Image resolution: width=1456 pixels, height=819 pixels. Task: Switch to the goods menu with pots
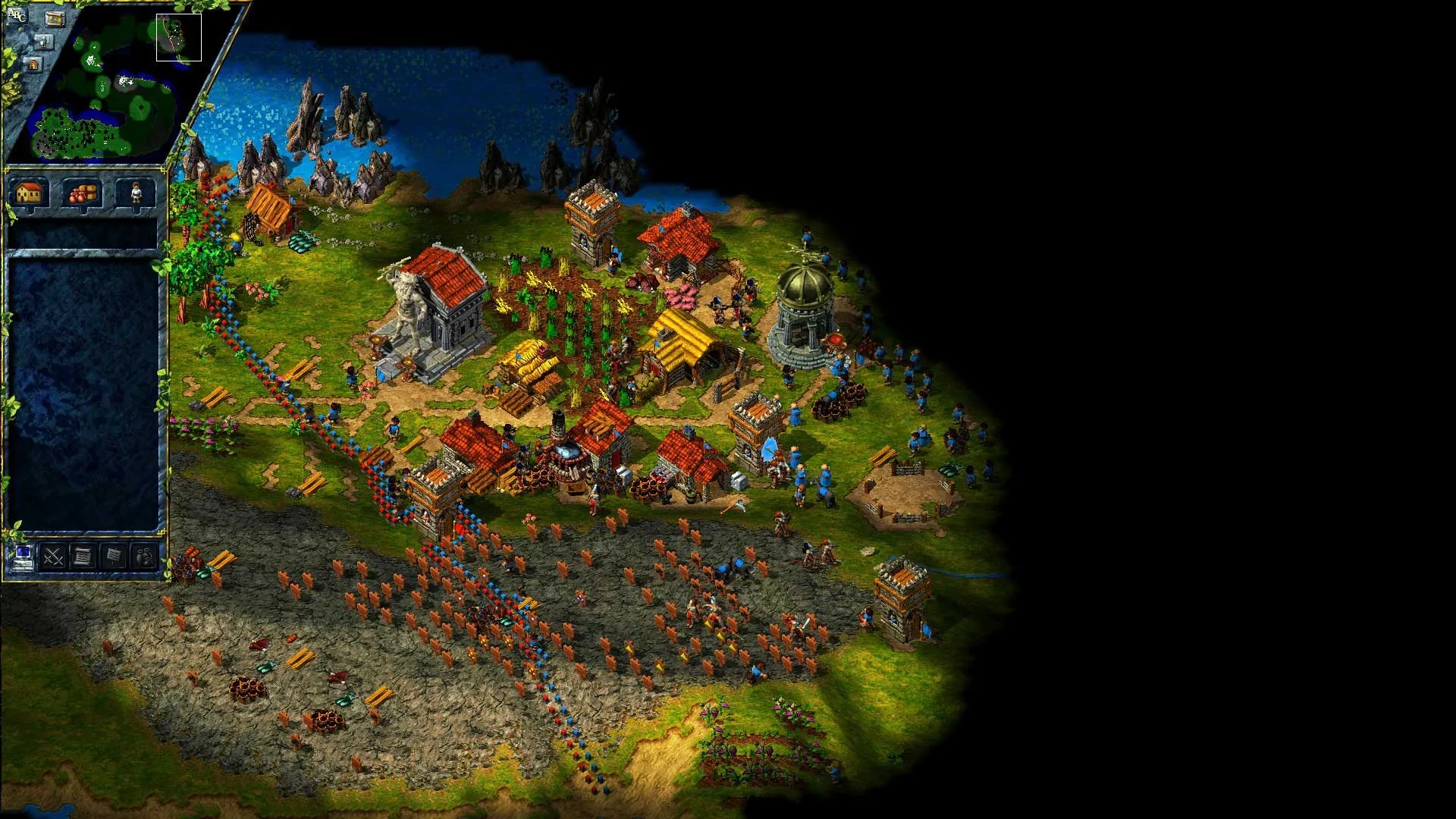click(x=82, y=193)
